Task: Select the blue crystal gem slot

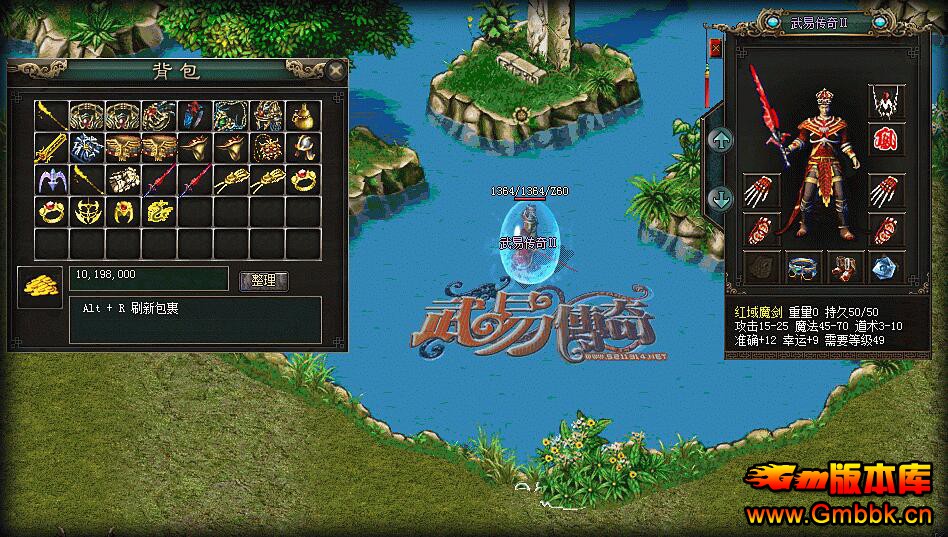Action: [884, 268]
